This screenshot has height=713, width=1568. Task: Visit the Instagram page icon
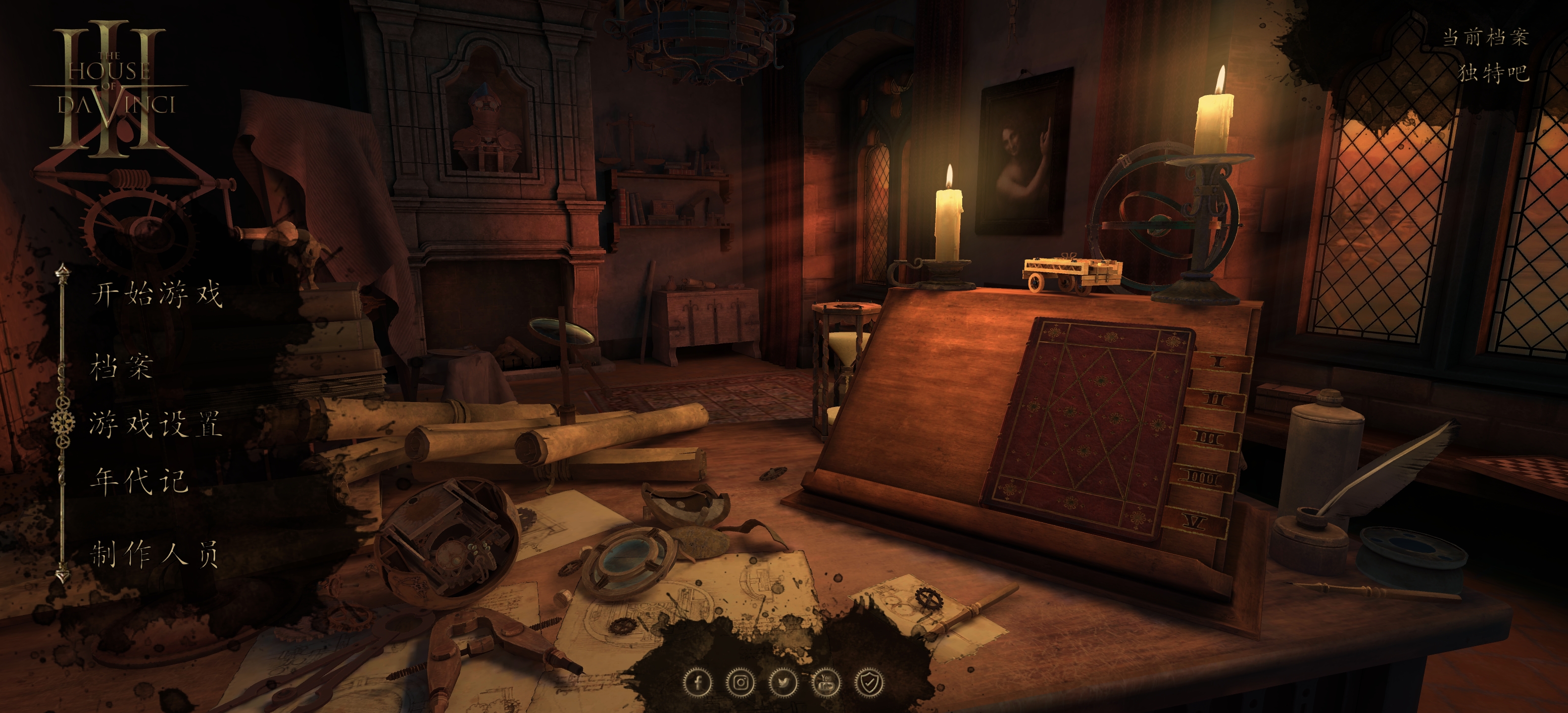point(740,682)
